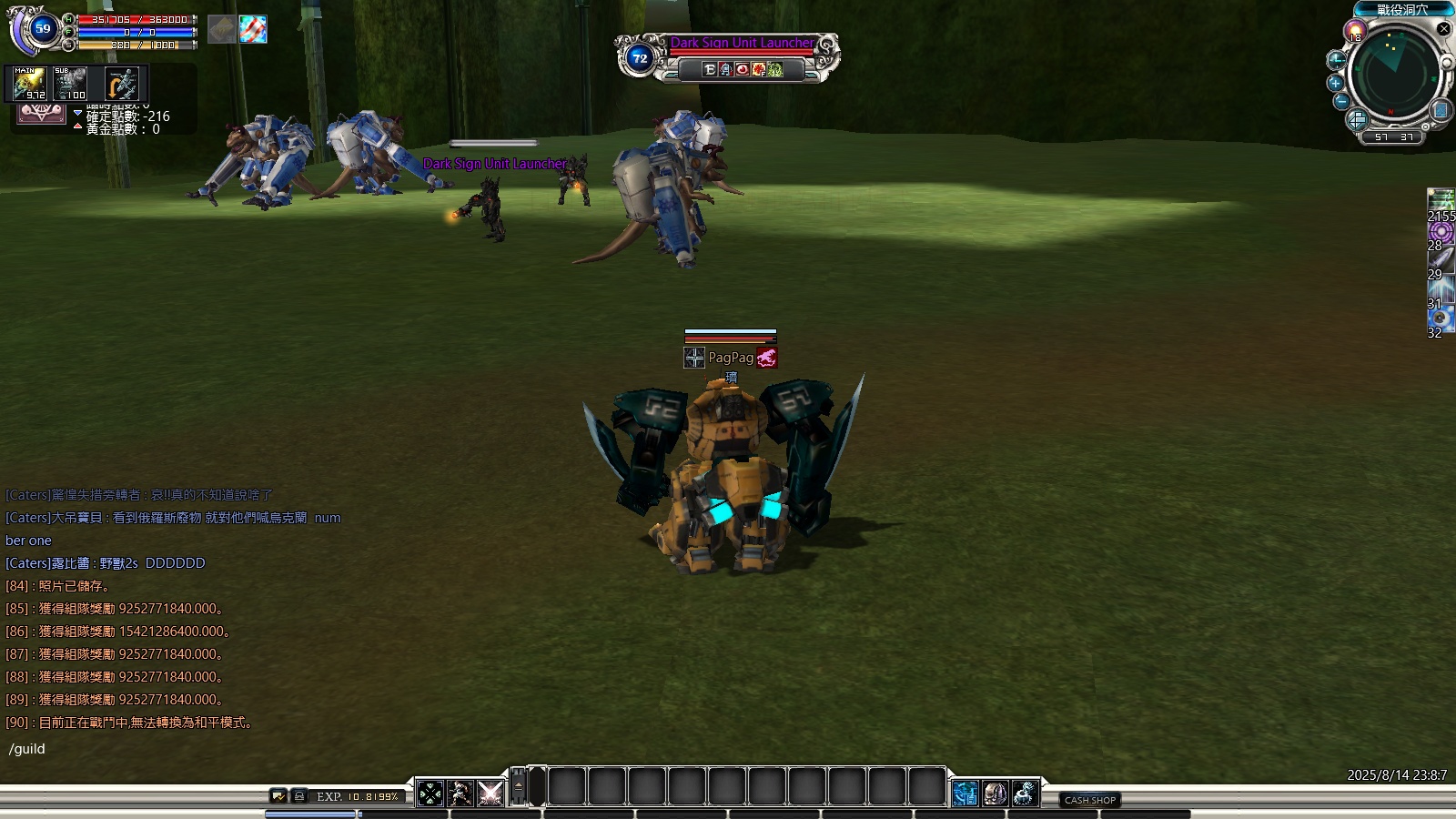
Task: Open the blue circuit-board icon on the bottom bar
Action: pos(966,794)
